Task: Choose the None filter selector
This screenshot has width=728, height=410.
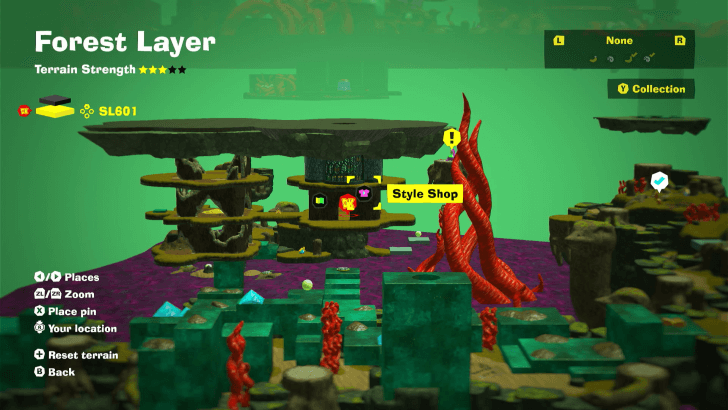Action: tap(619, 41)
